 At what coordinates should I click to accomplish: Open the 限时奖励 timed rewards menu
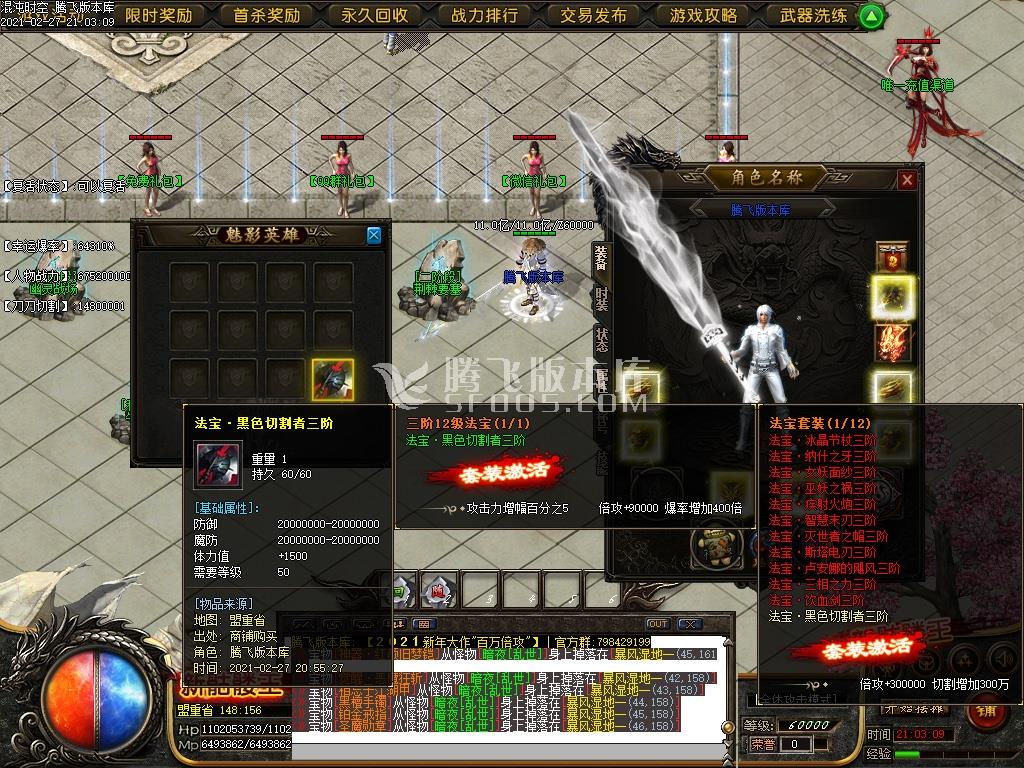tap(159, 15)
